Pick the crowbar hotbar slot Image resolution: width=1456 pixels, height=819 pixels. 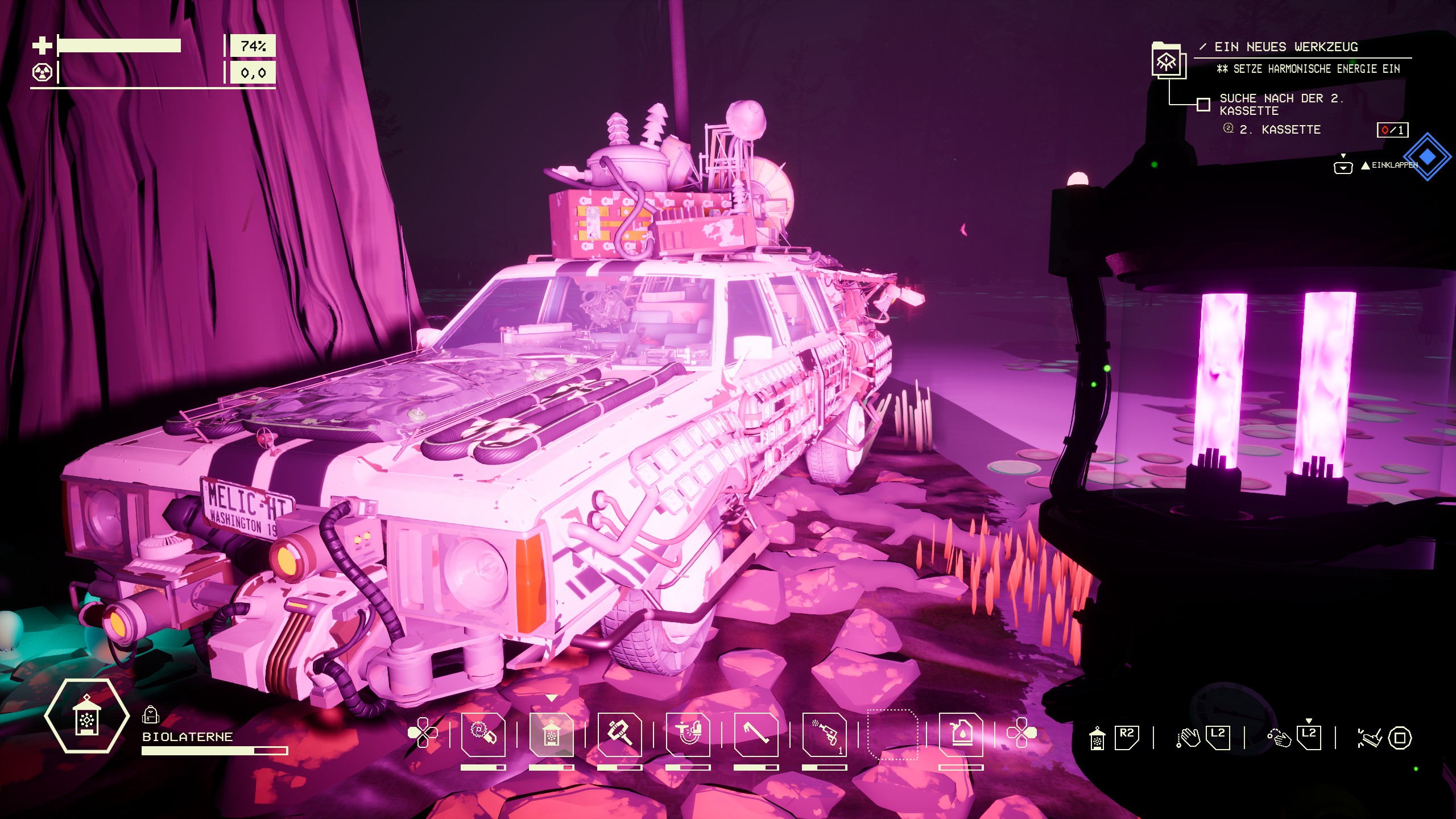(x=756, y=734)
